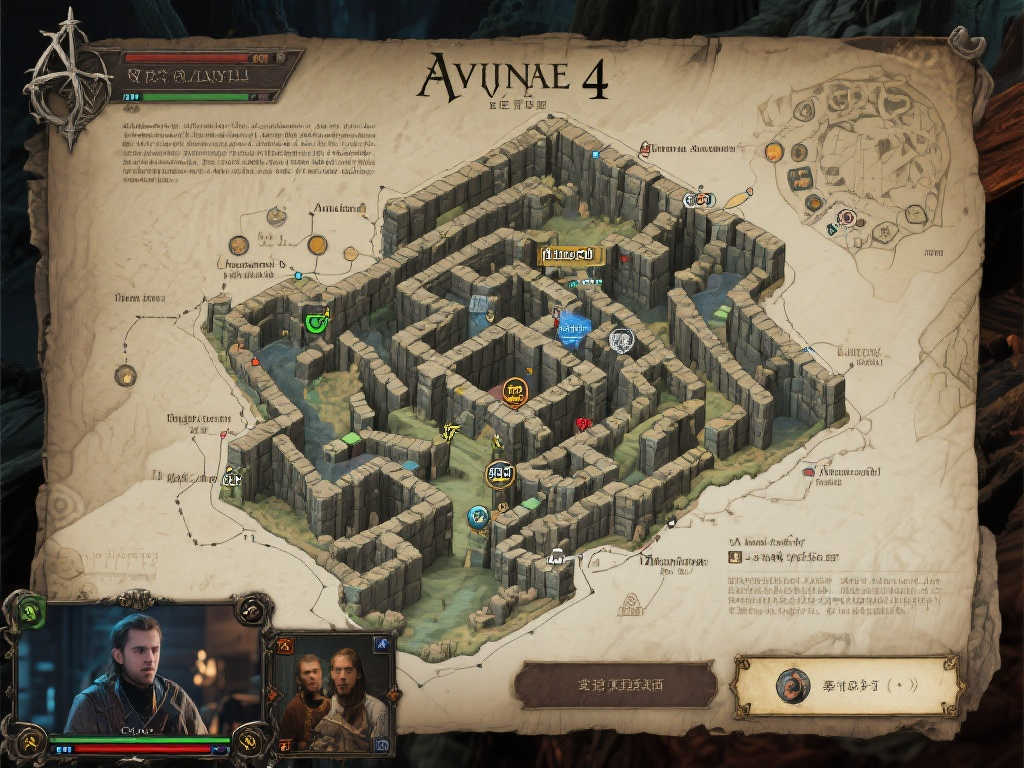The height and width of the screenshot is (768, 1024).
Task: Click the gold-ringed orange marker in maze center
Action: [515, 391]
